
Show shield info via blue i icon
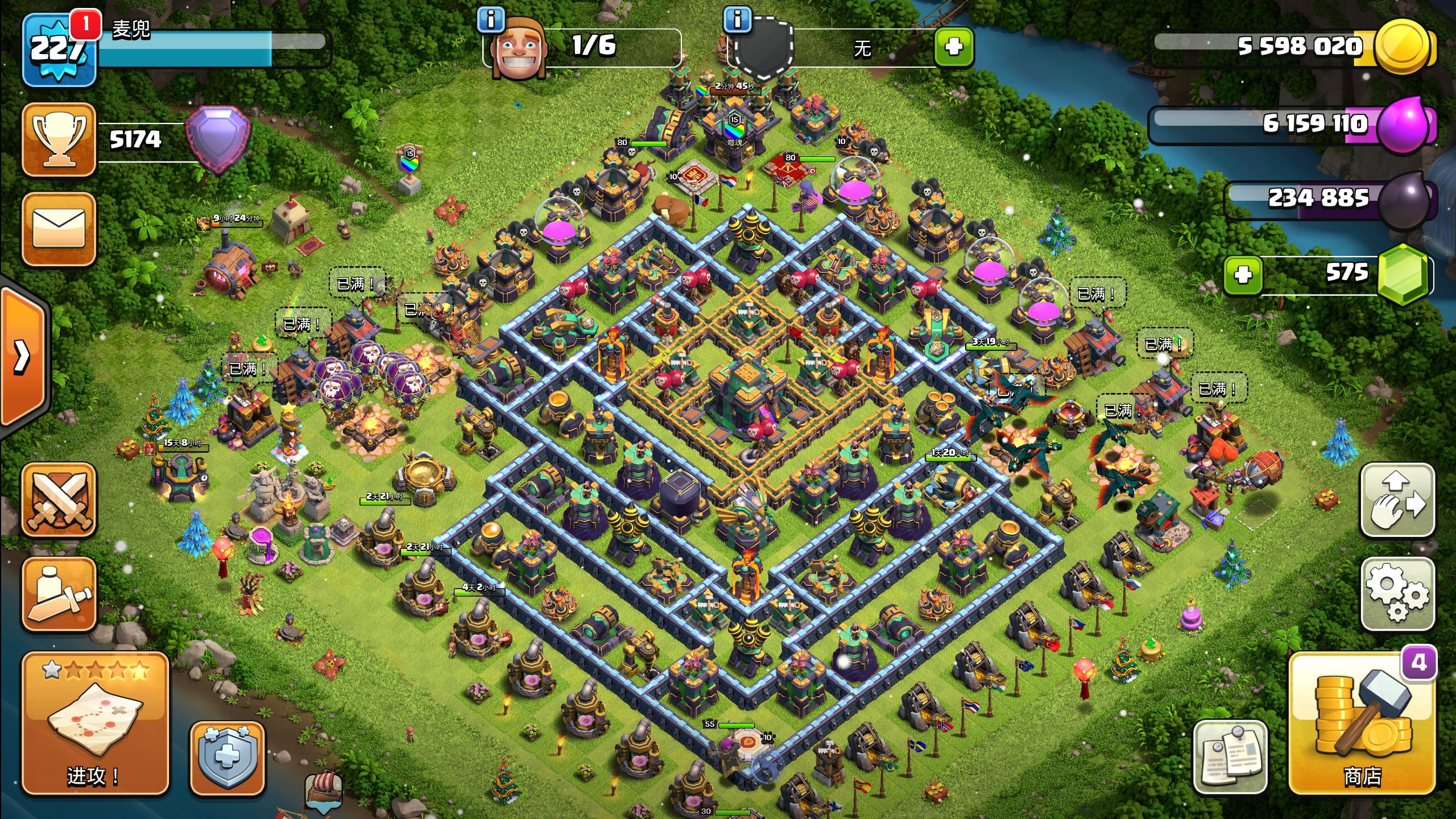pyautogui.click(x=737, y=20)
